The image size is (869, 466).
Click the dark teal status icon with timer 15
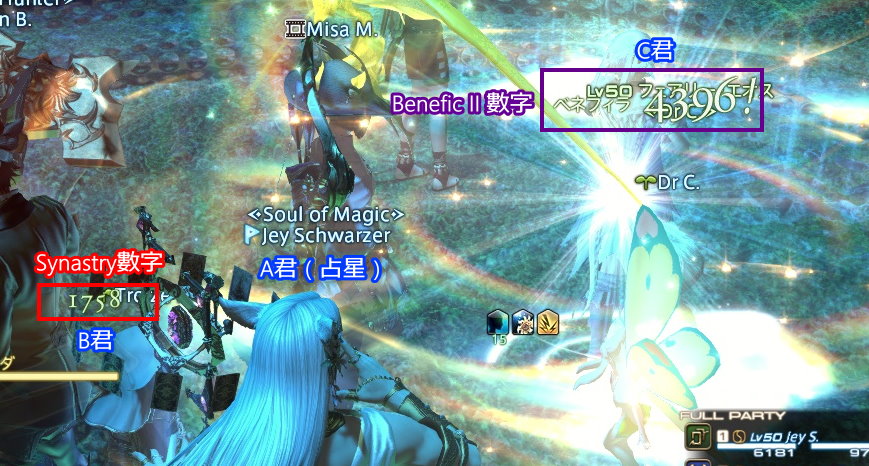click(499, 322)
